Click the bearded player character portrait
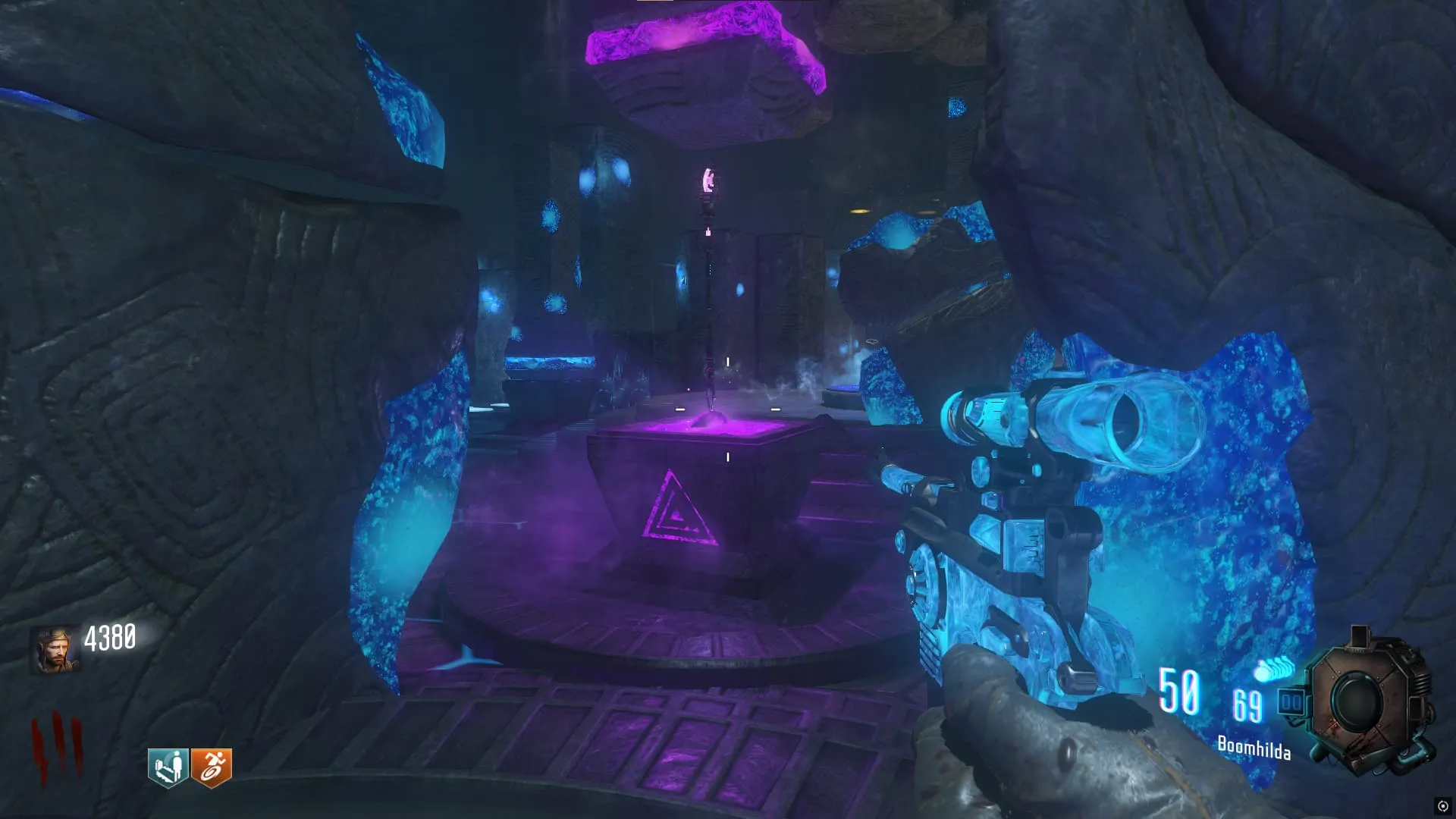Screen dimensions: 1456x819 [55, 650]
